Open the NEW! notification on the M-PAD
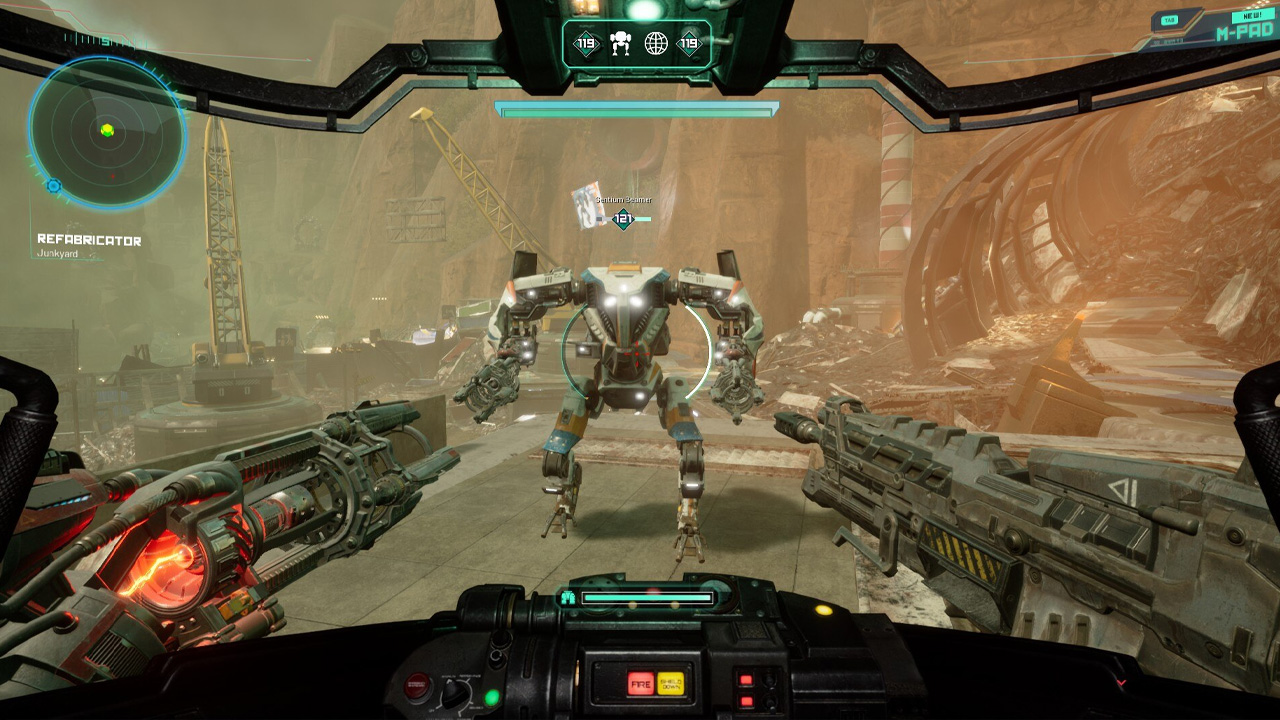Viewport: 1280px width, 720px height. 1253,15
